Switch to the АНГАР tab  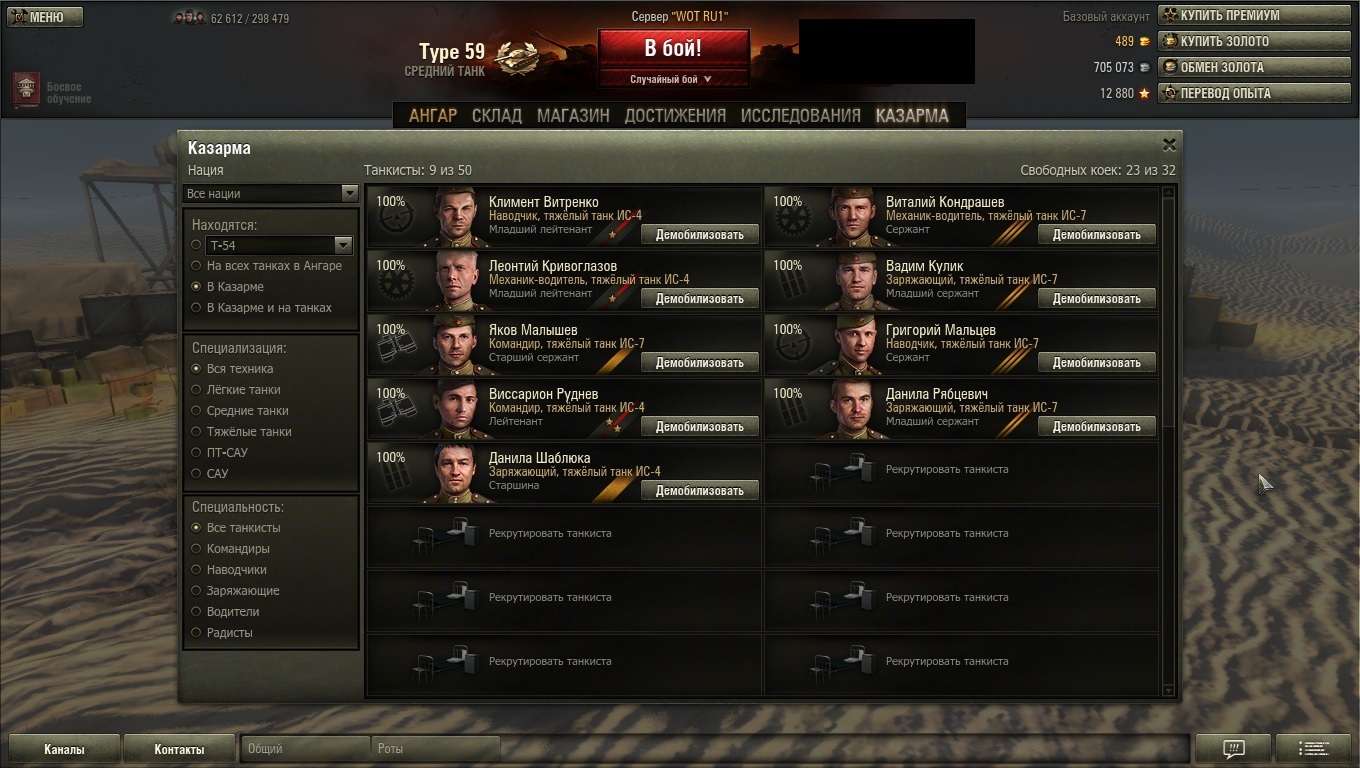tap(432, 115)
